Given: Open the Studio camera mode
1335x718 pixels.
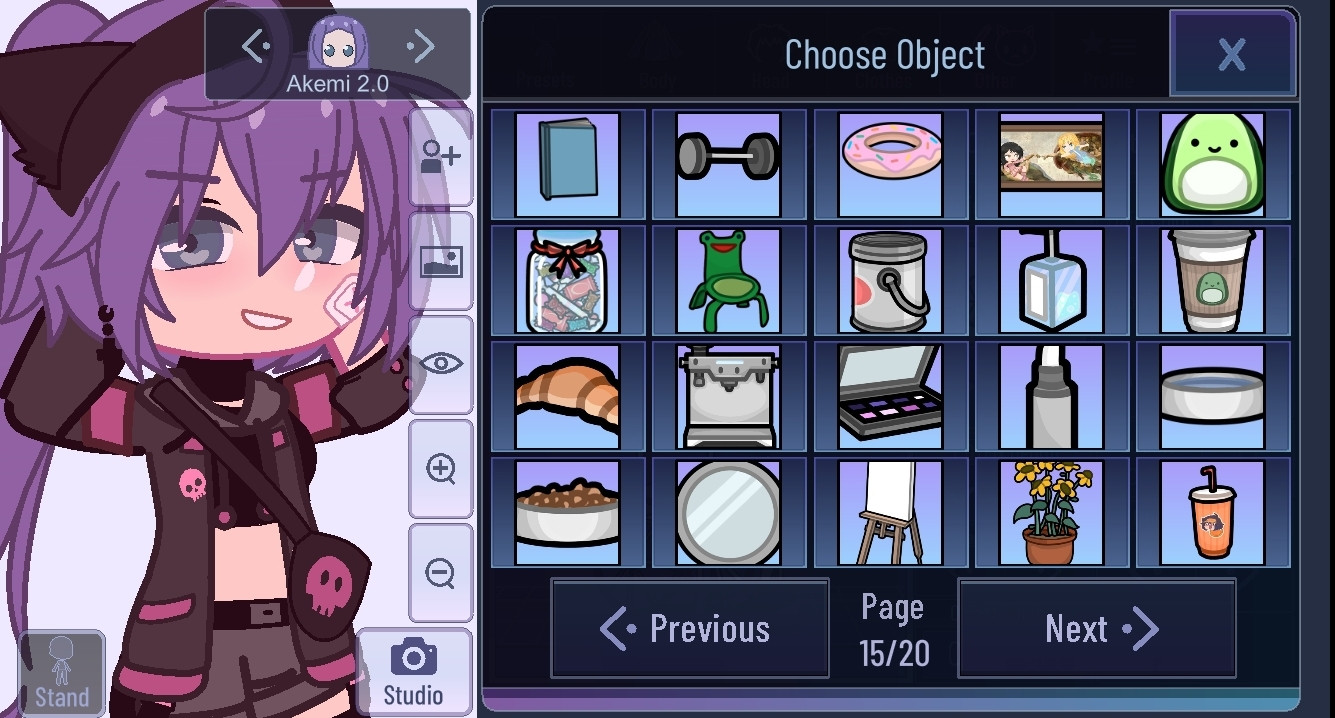Looking at the screenshot, I should 414,672.
